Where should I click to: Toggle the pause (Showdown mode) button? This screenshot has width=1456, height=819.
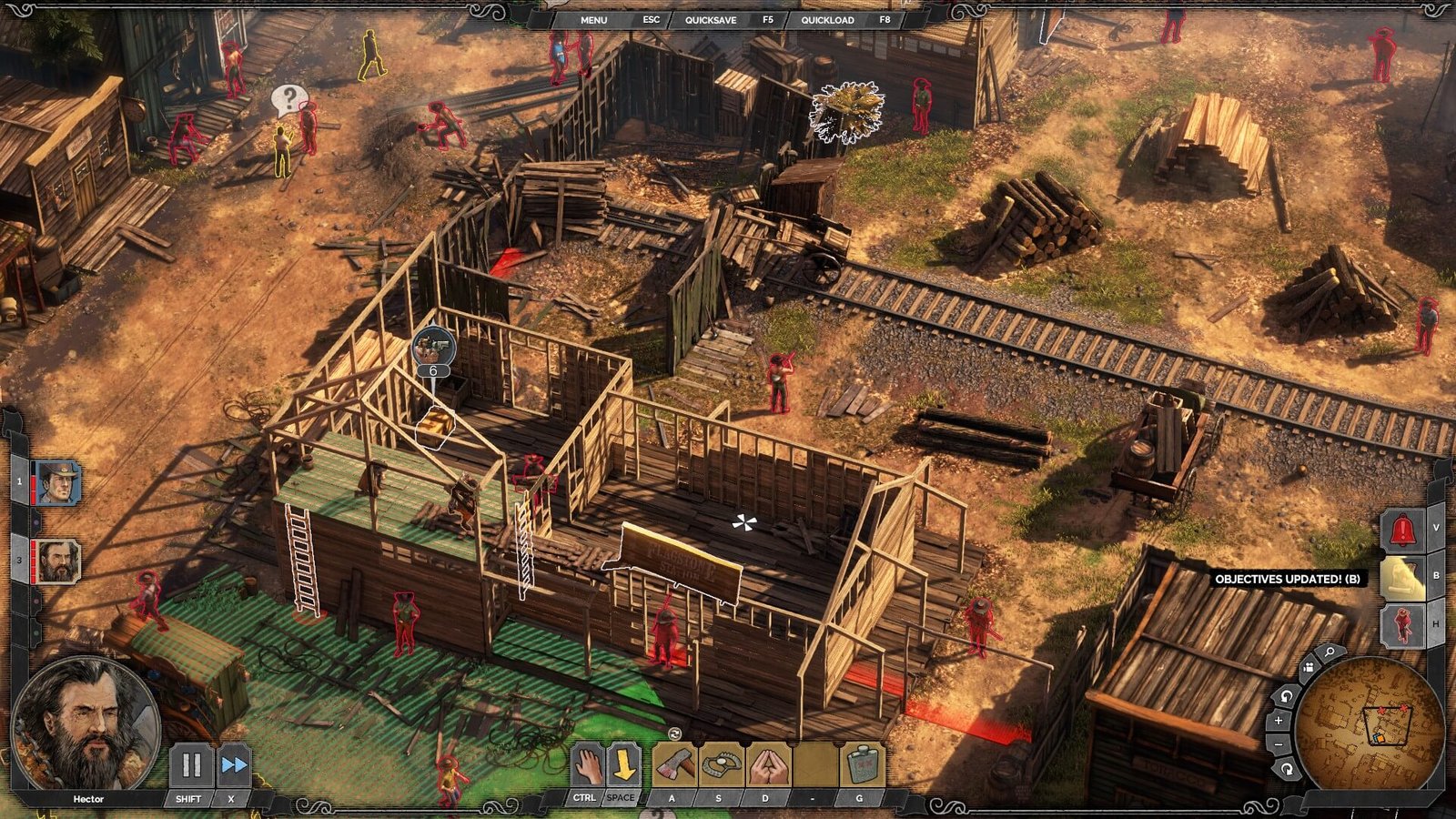[x=191, y=765]
